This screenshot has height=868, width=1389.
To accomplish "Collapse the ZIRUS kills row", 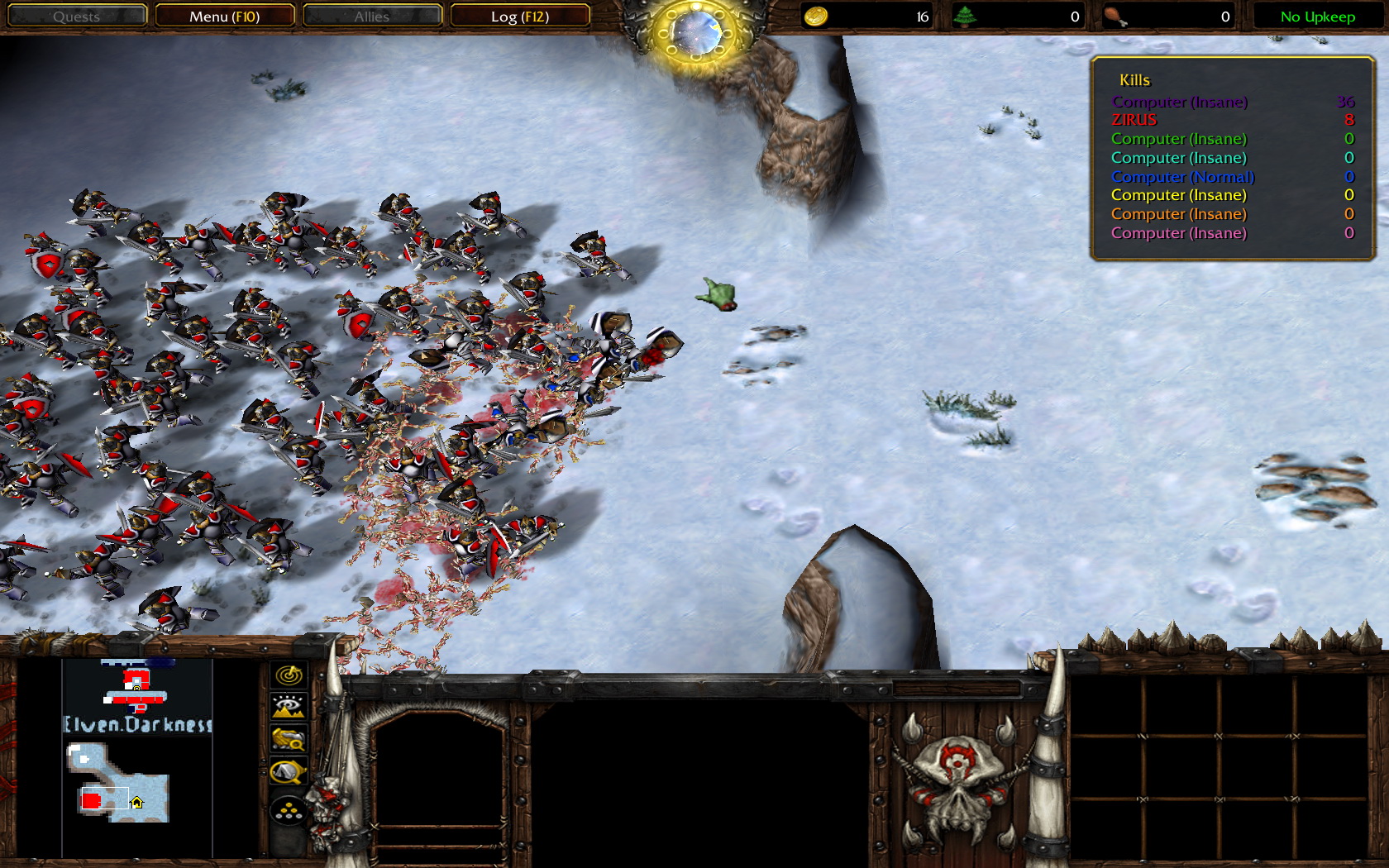I will 1135,120.
